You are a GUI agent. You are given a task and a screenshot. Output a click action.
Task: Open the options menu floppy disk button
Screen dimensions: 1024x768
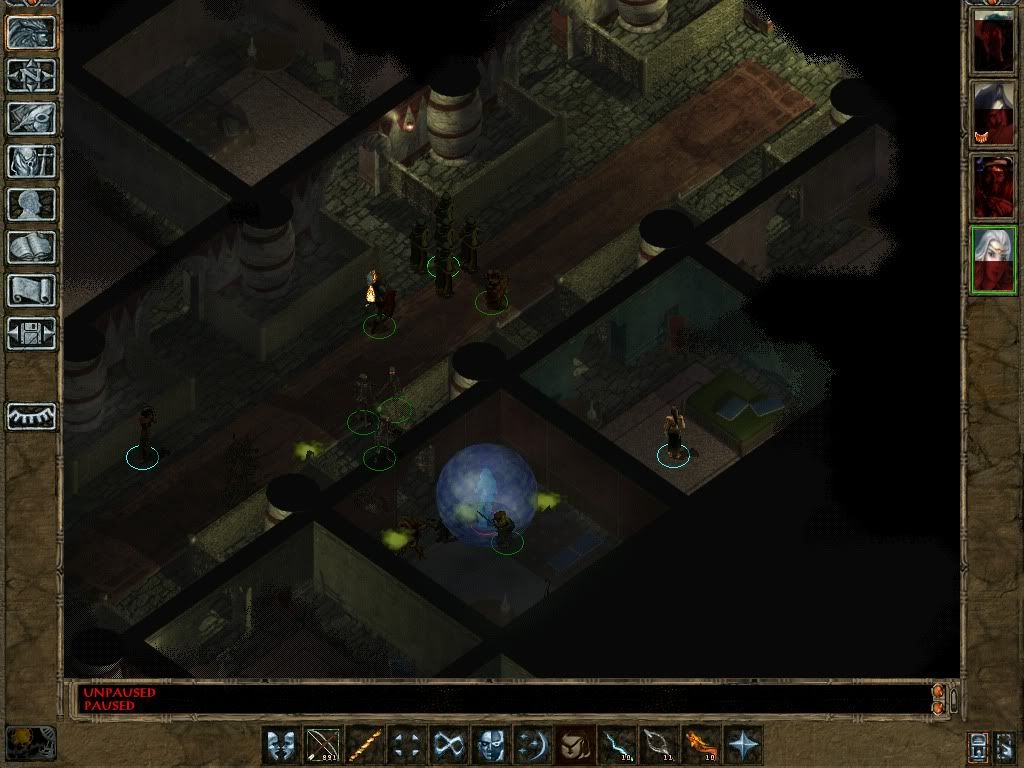(32, 333)
